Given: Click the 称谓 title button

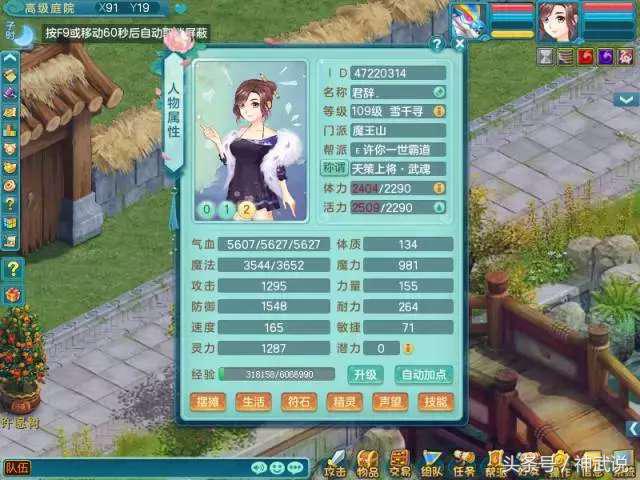Looking at the screenshot, I should click(x=333, y=167).
